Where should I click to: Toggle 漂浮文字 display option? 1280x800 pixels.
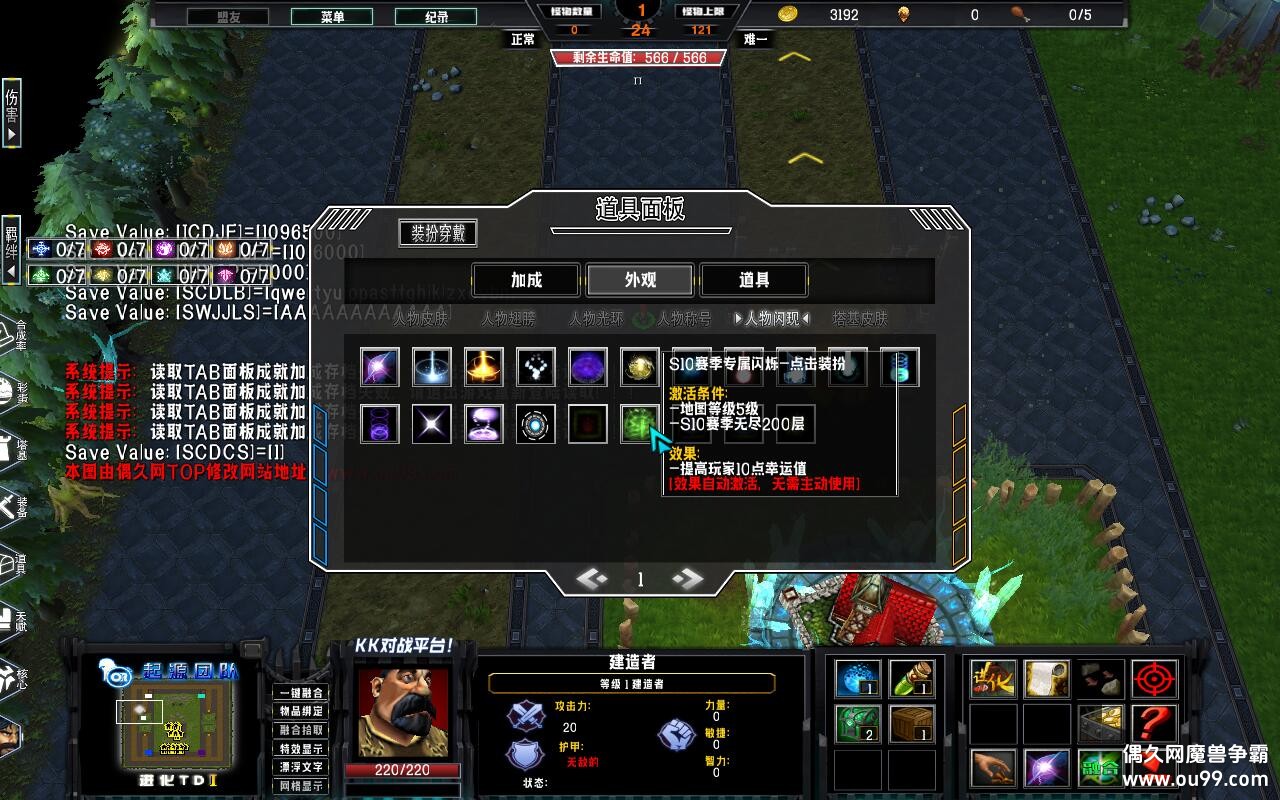click(x=301, y=766)
